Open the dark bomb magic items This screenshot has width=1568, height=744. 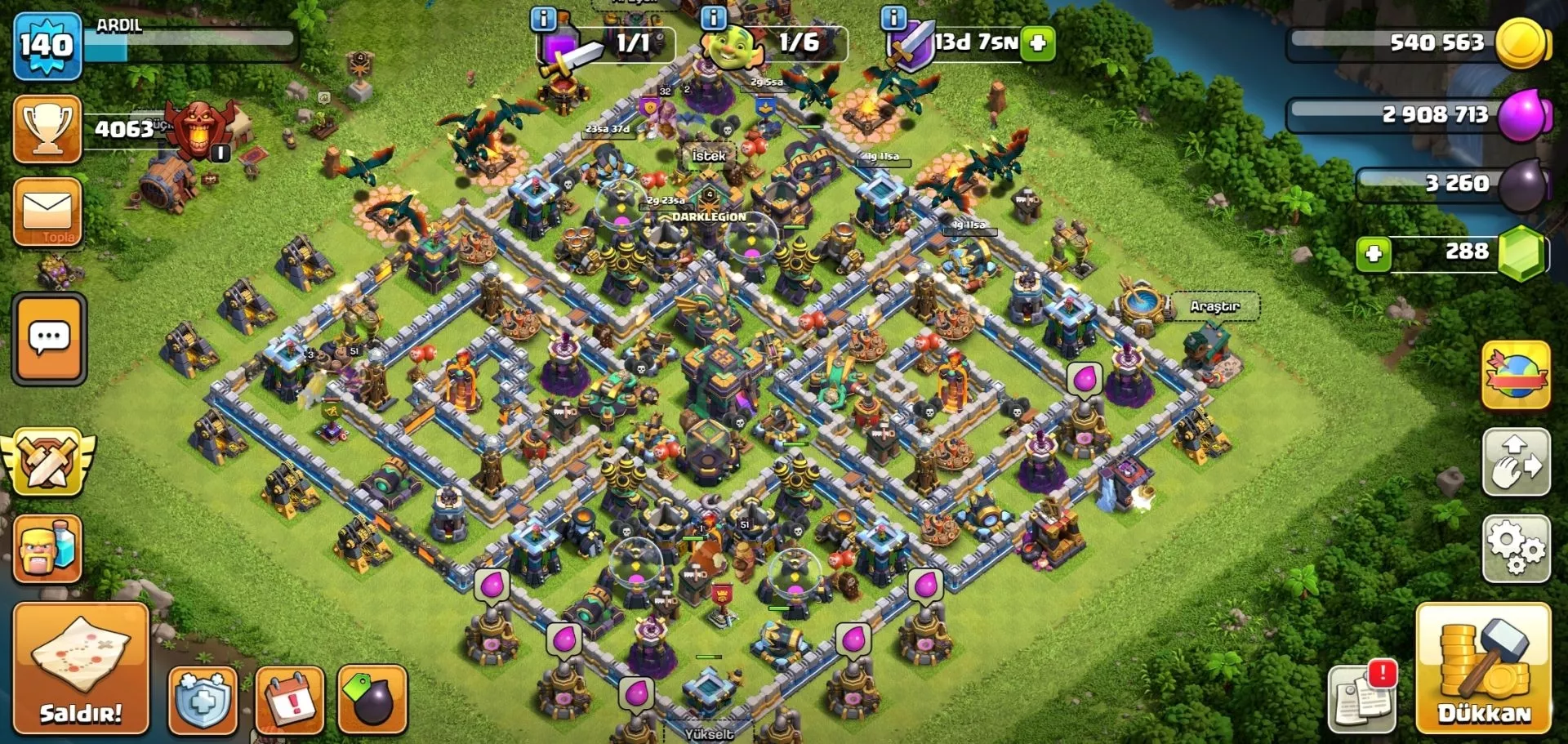[x=372, y=699]
